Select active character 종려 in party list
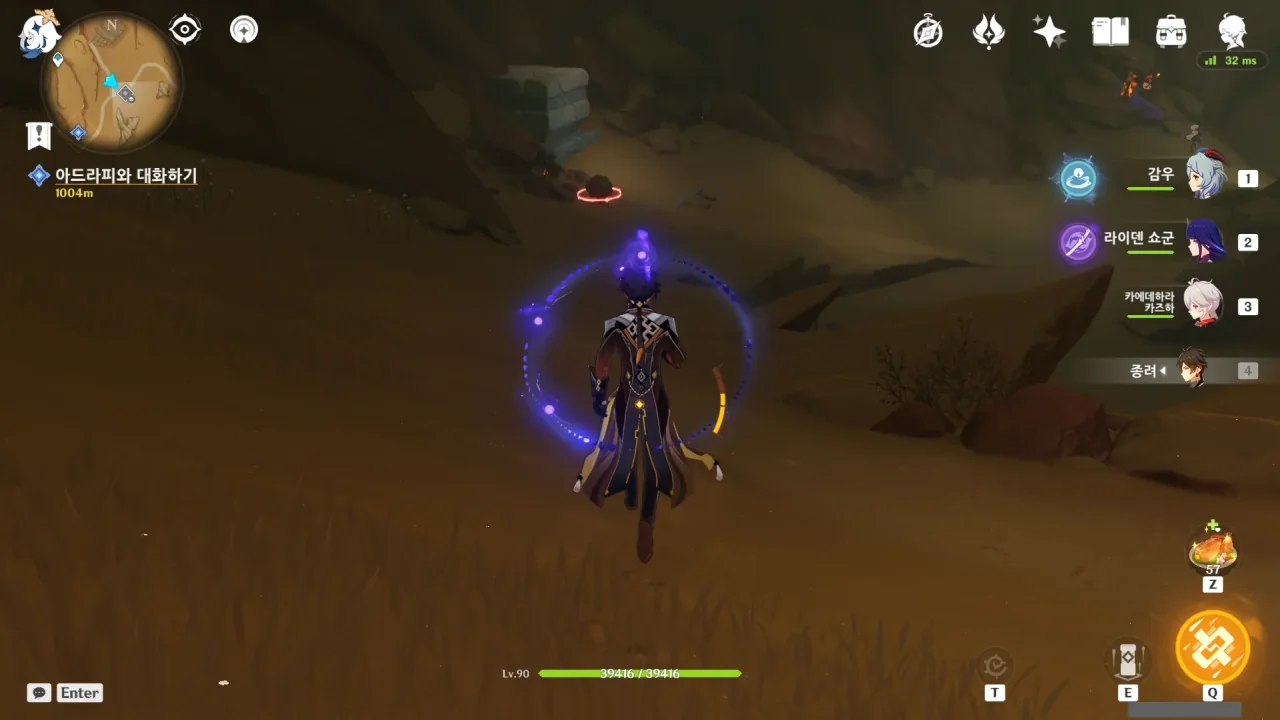 (x=1192, y=370)
